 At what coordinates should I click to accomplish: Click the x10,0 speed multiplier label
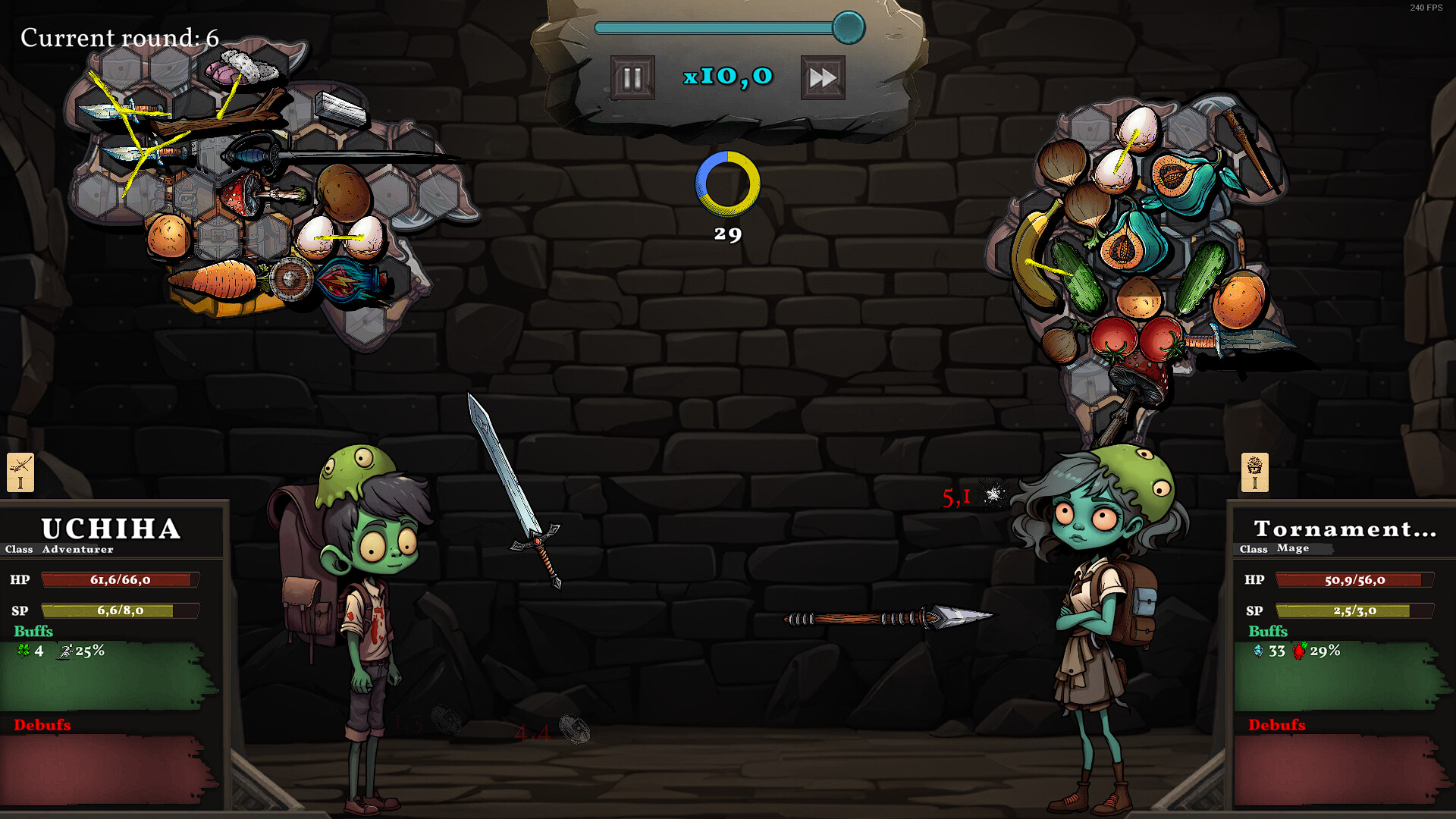(x=727, y=75)
